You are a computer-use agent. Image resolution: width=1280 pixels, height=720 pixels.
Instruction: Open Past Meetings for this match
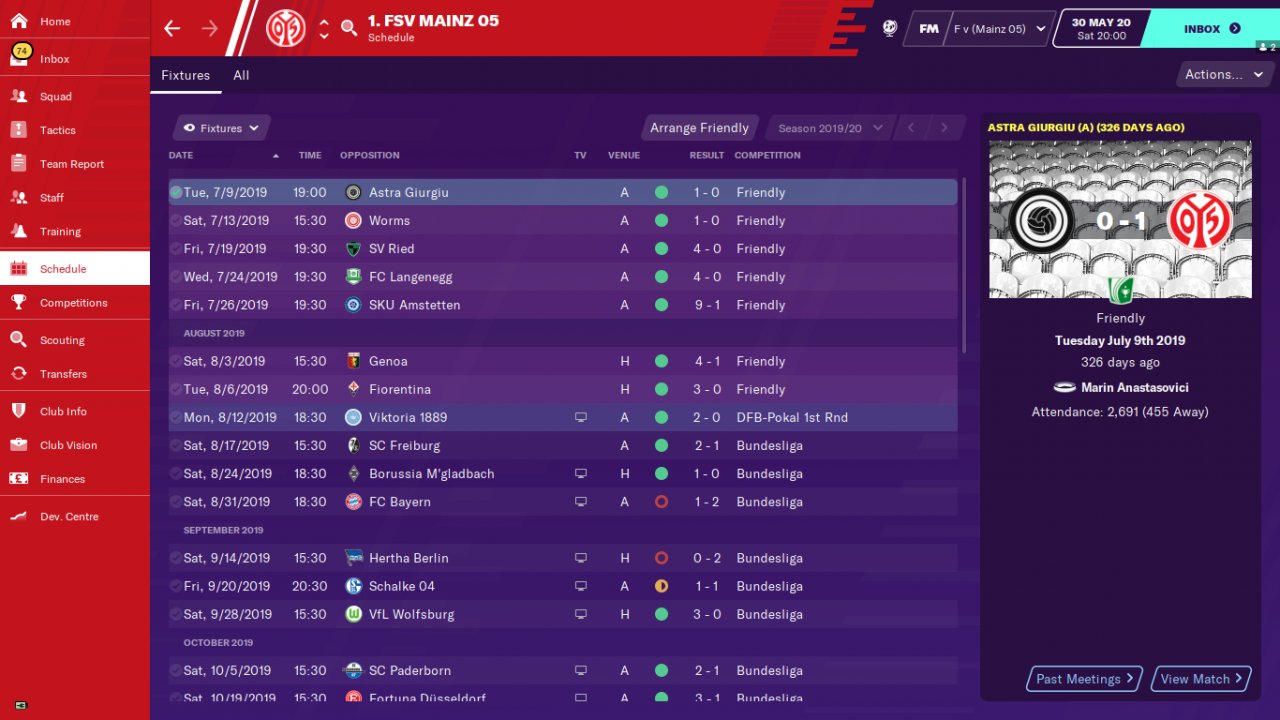(1085, 679)
